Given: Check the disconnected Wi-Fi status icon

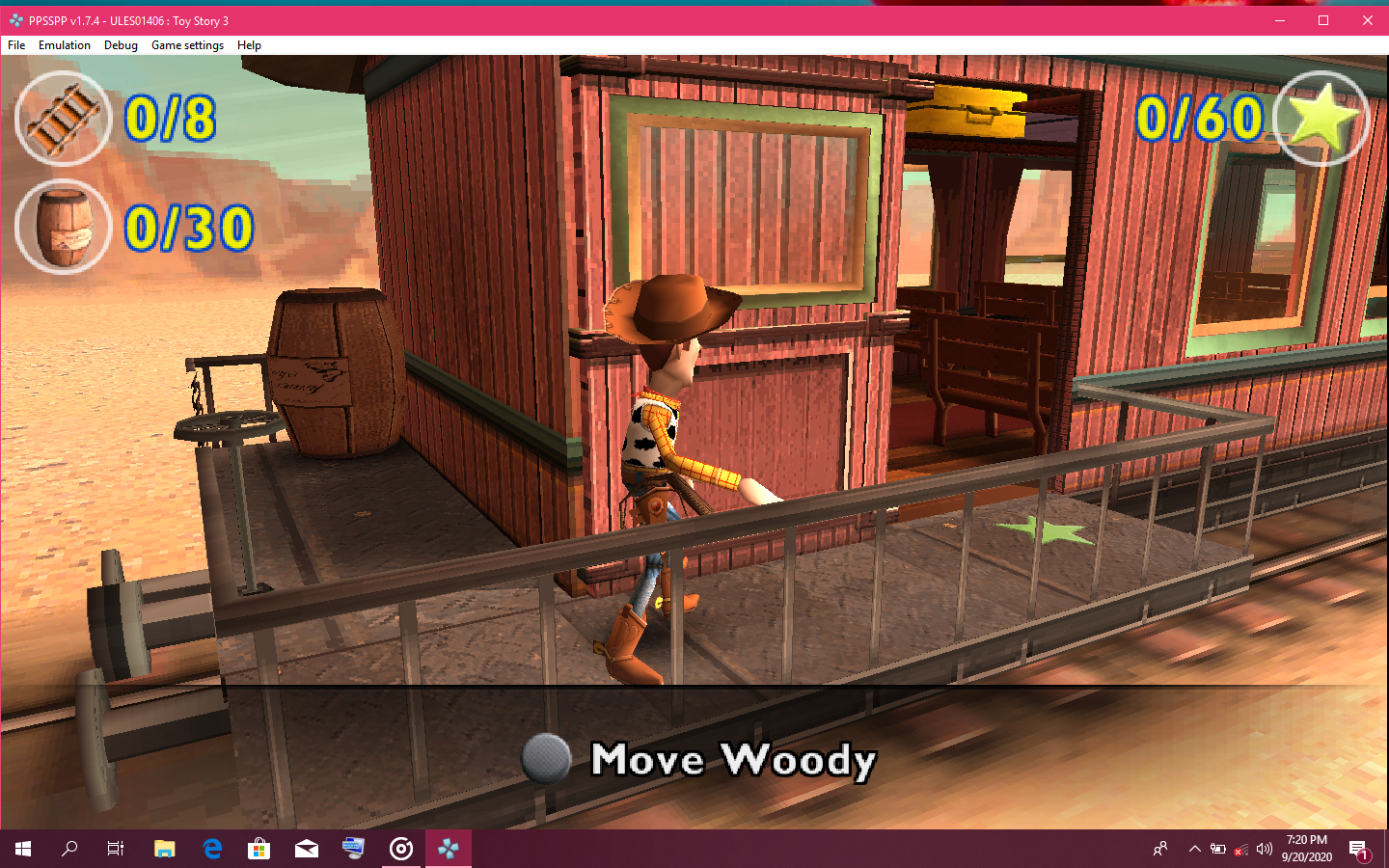Looking at the screenshot, I should tap(1240, 850).
